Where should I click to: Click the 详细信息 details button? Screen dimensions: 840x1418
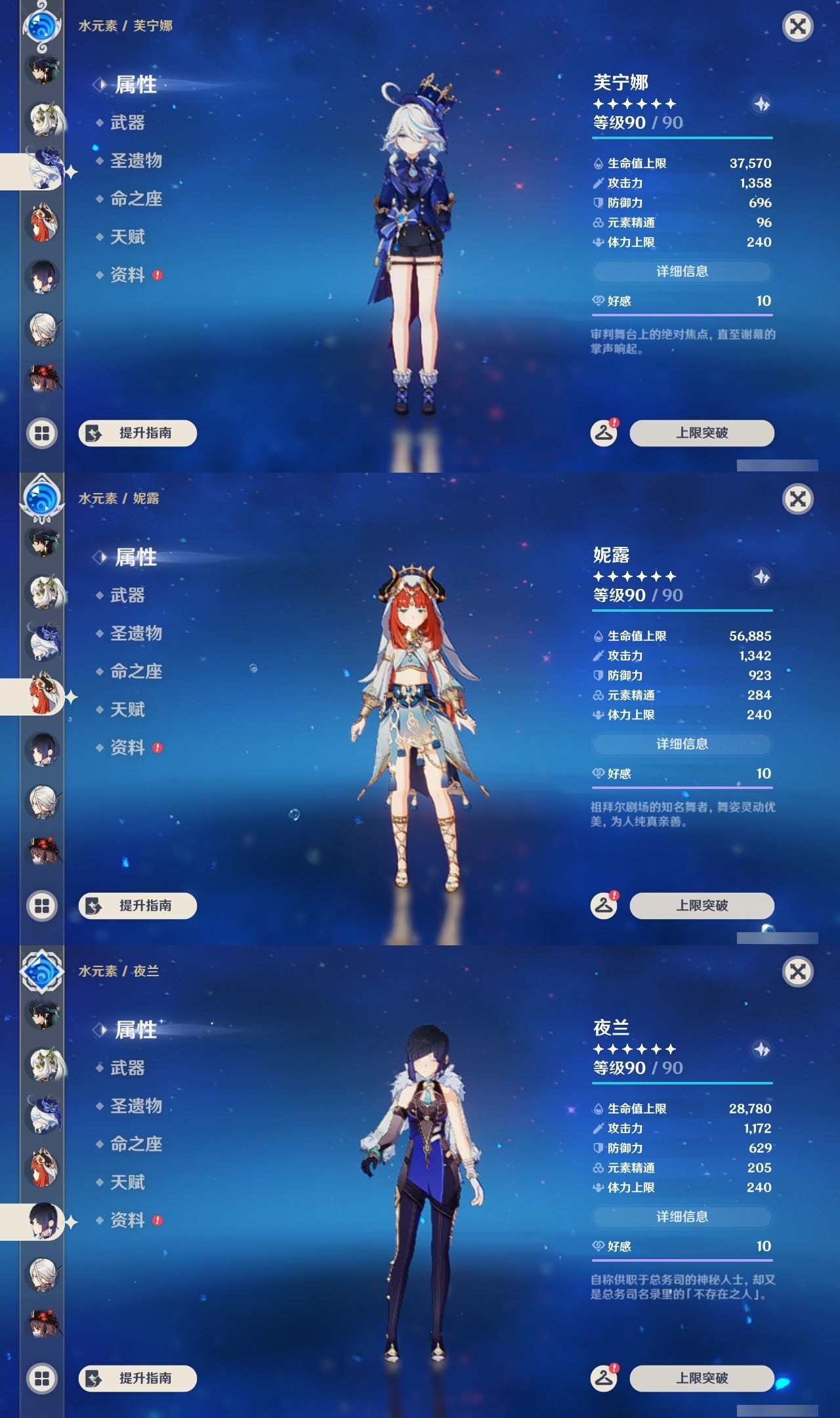tap(682, 270)
